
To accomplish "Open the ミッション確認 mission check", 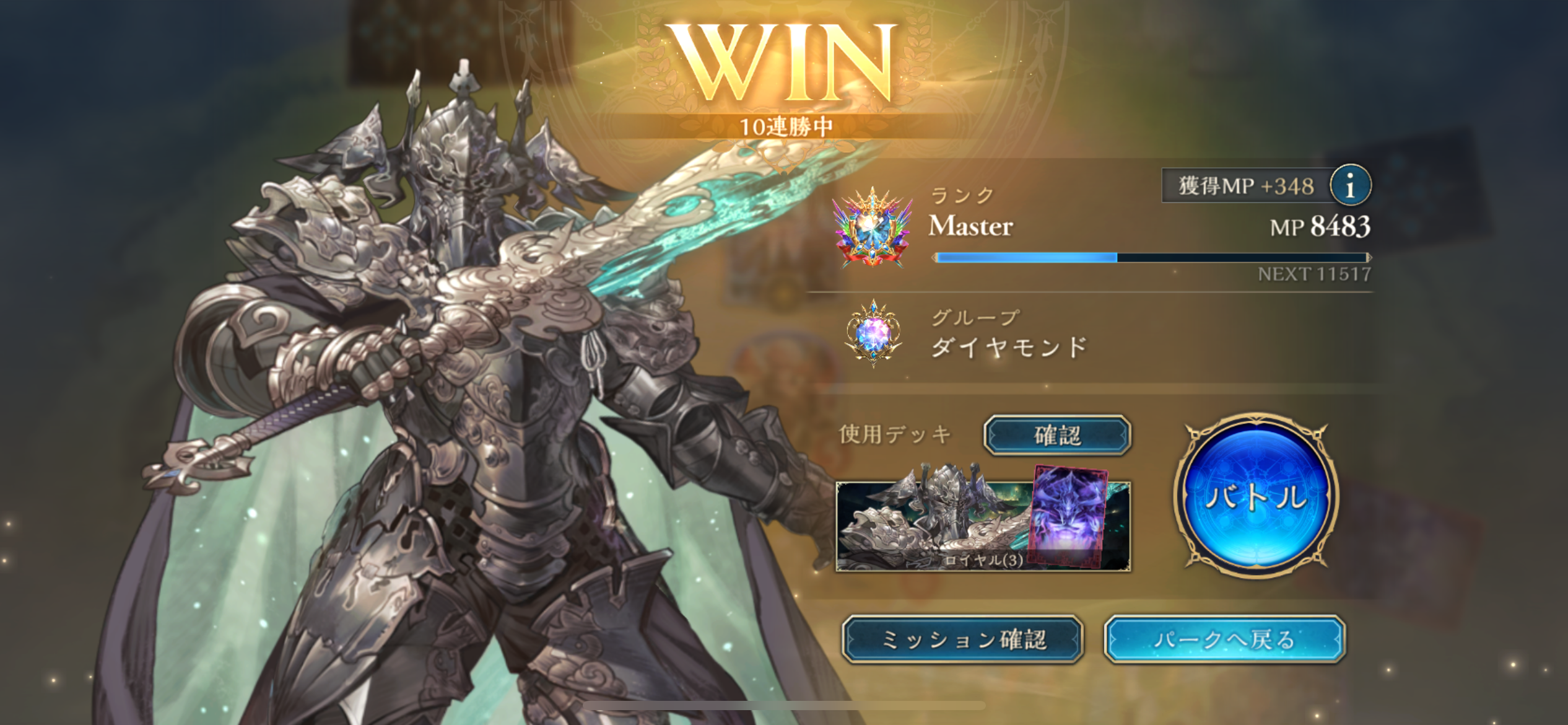I will click(x=962, y=639).
